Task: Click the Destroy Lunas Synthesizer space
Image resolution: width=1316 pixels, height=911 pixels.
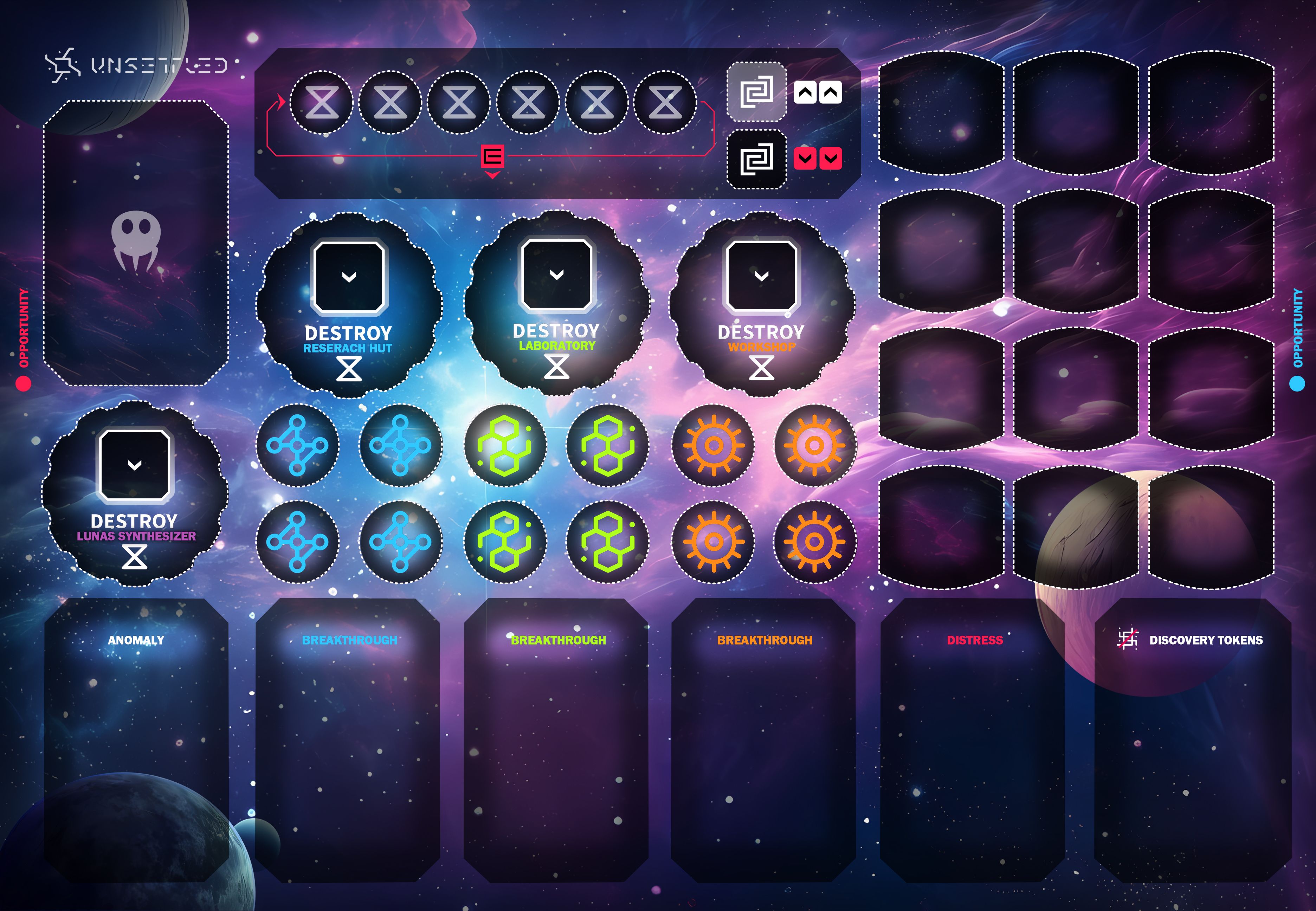Action: coord(135,494)
